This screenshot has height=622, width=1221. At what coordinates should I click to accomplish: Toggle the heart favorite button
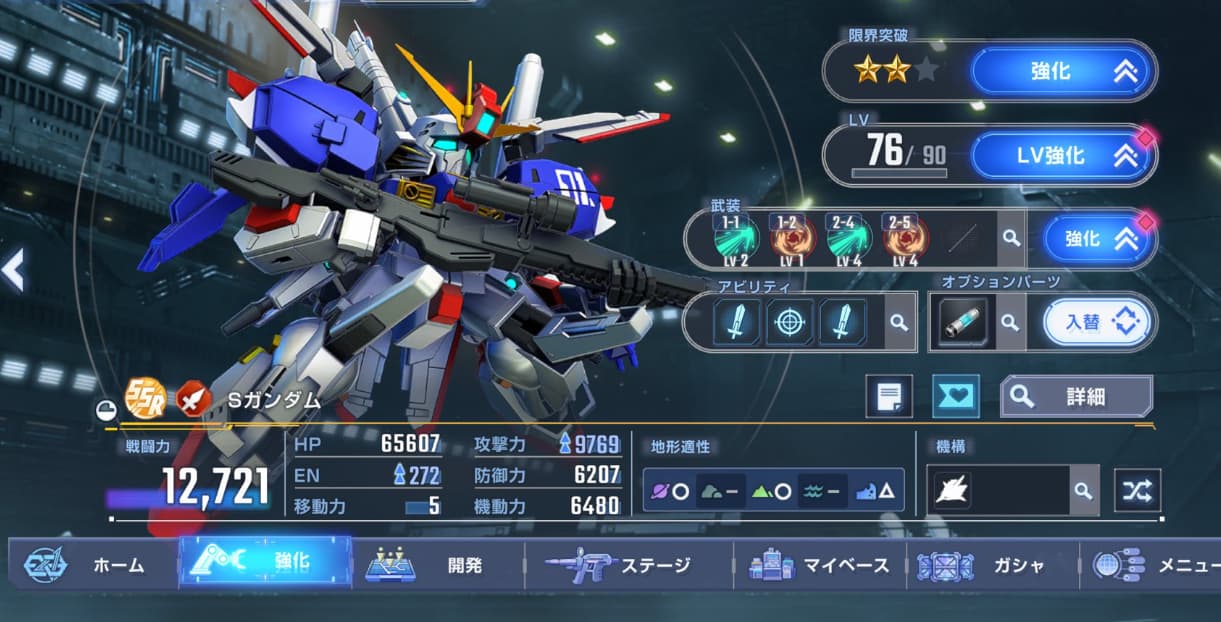(x=955, y=396)
